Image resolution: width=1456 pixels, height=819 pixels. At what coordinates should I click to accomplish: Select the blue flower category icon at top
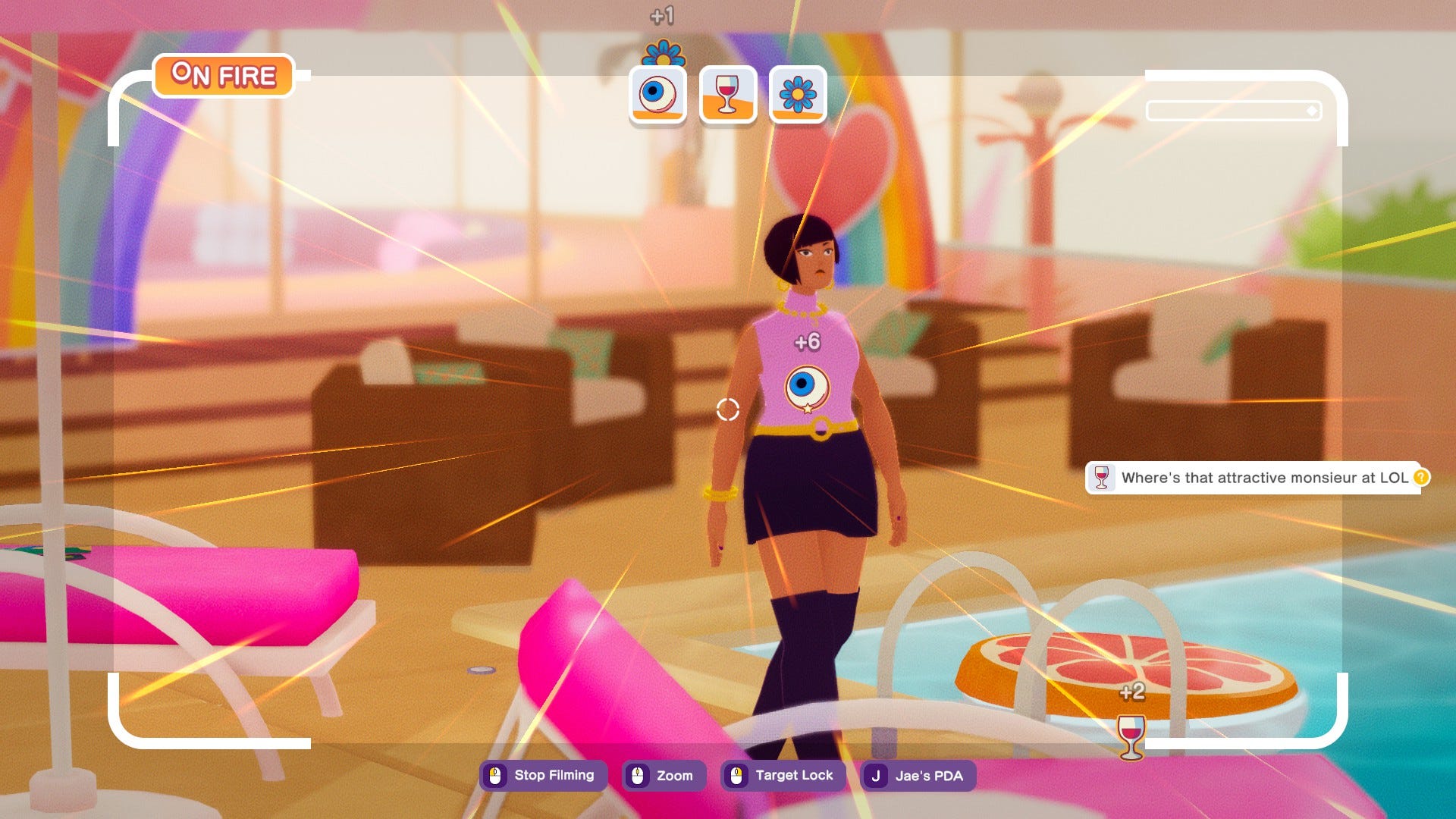pos(798,94)
